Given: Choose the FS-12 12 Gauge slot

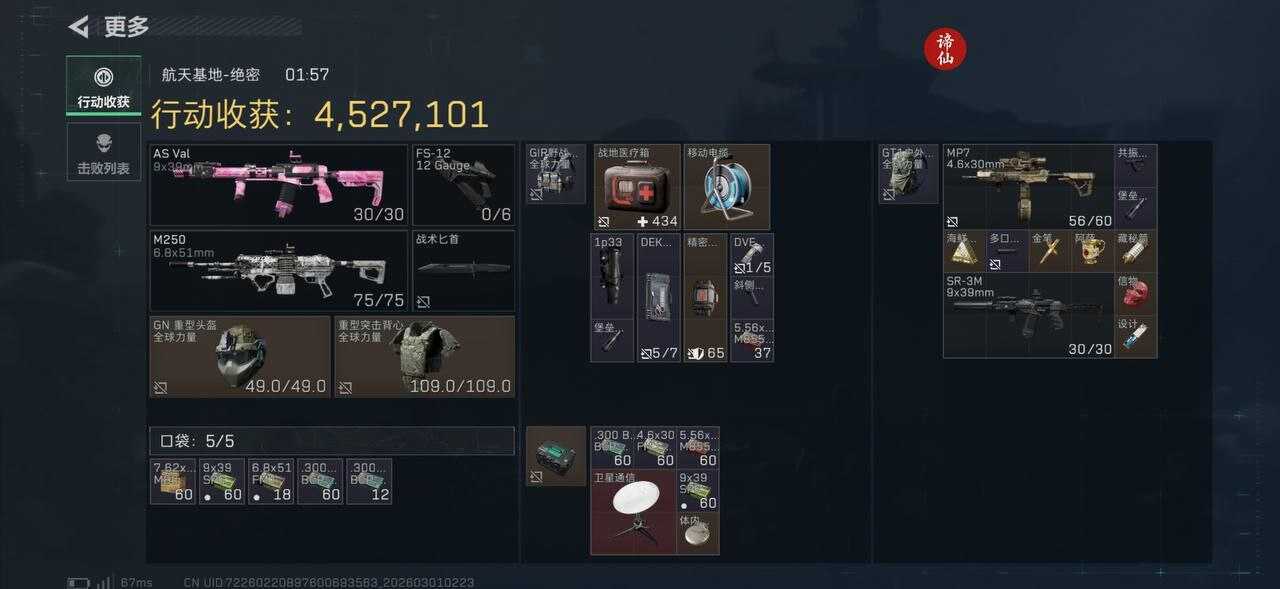Looking at the screenshot, I should [463, 185].
